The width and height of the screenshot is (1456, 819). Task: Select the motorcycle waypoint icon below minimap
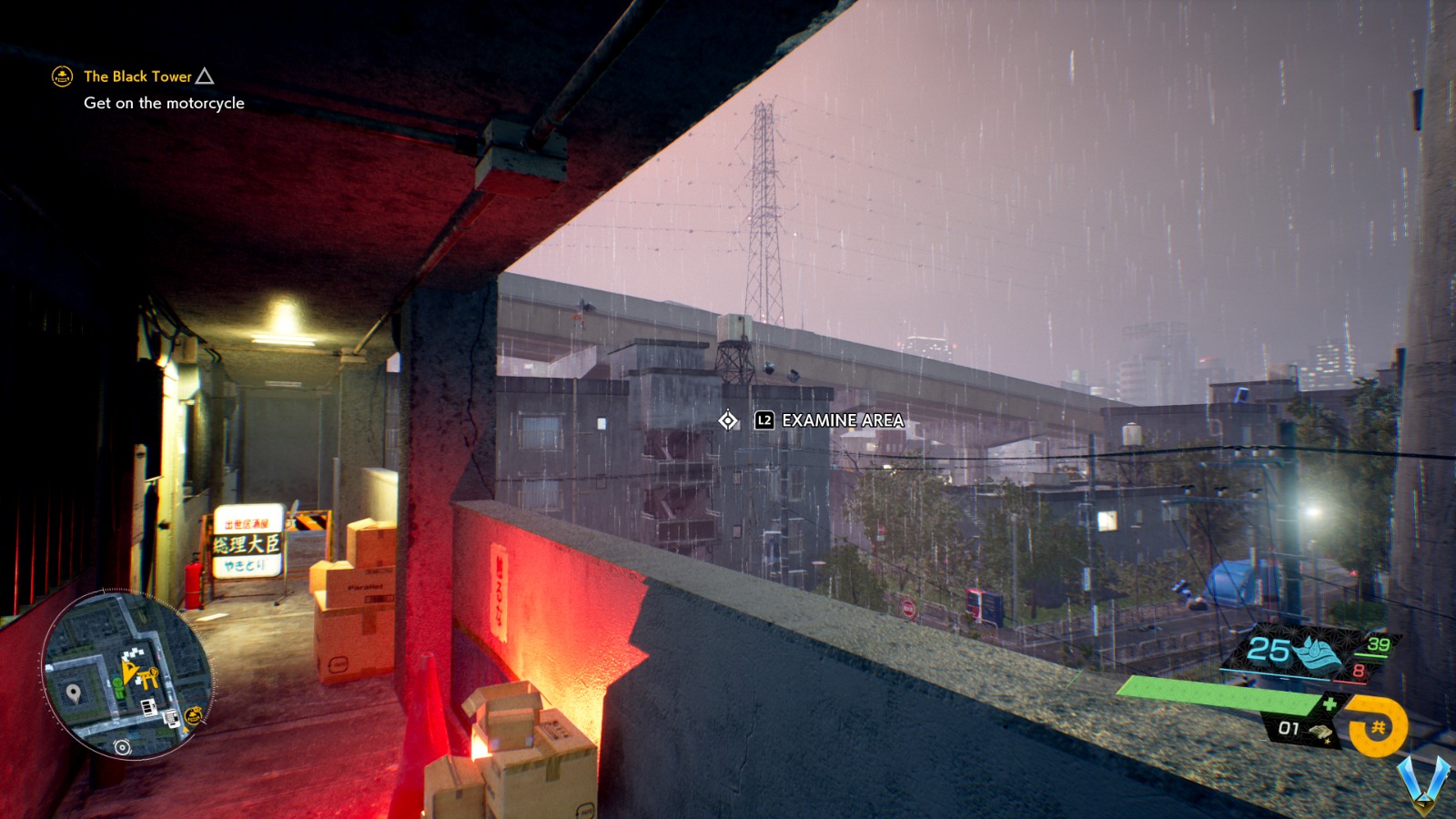tap(122, 747)
